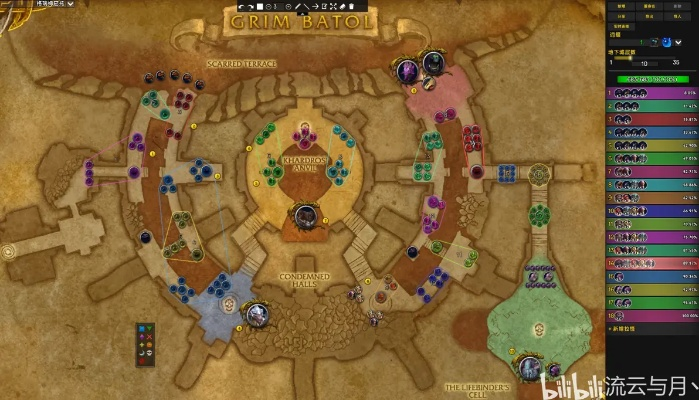The image size is (699, 400).
Task: Click the Enemy Forces progress bar
Action: [x=652, y=78]
